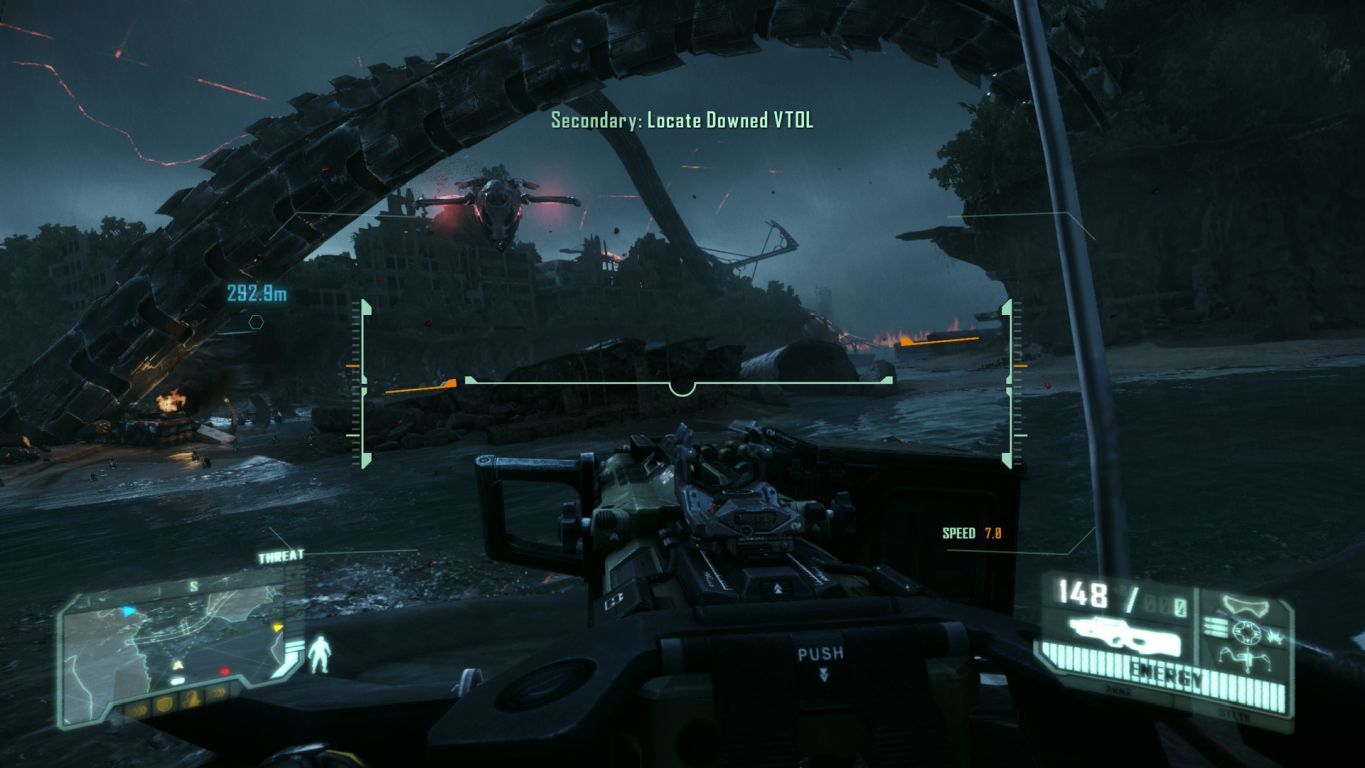Toggle the yellow threat marker on the radar
This screenshot has height=768, width=1365.
278,628
